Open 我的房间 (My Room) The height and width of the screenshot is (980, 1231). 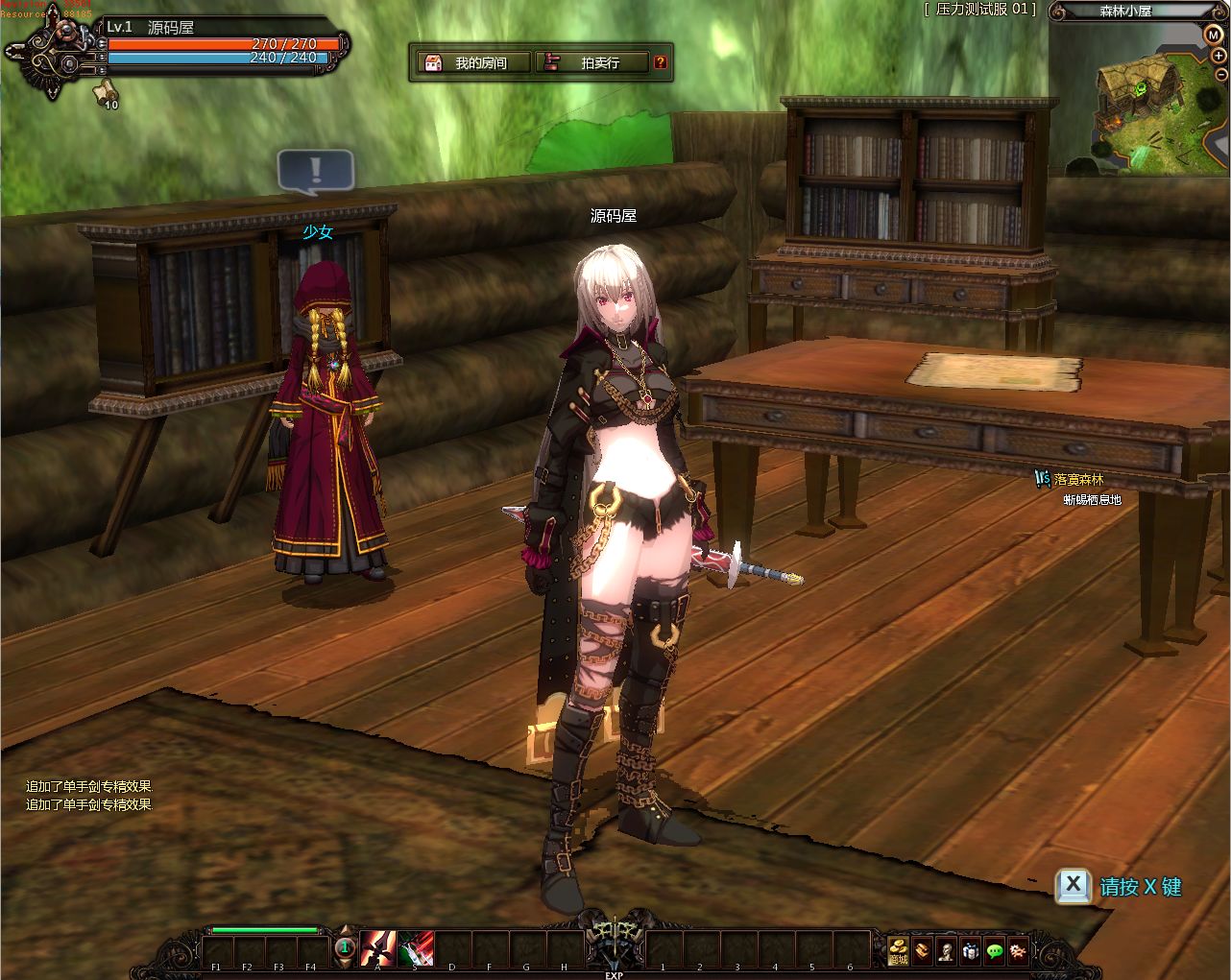tap(474, 63)
